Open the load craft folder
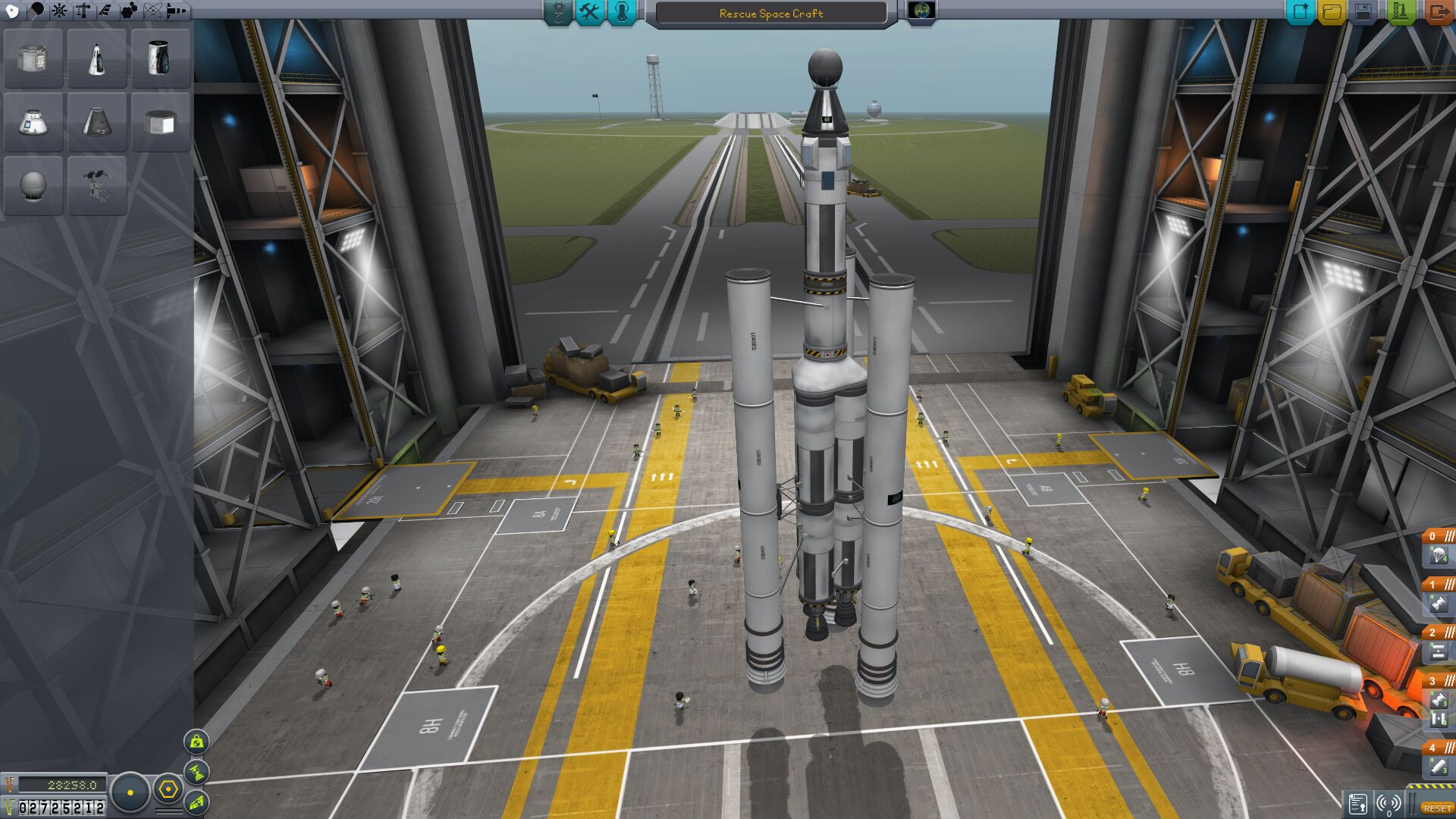This screenshot has height=819, width=1456. pos(1332,12)
